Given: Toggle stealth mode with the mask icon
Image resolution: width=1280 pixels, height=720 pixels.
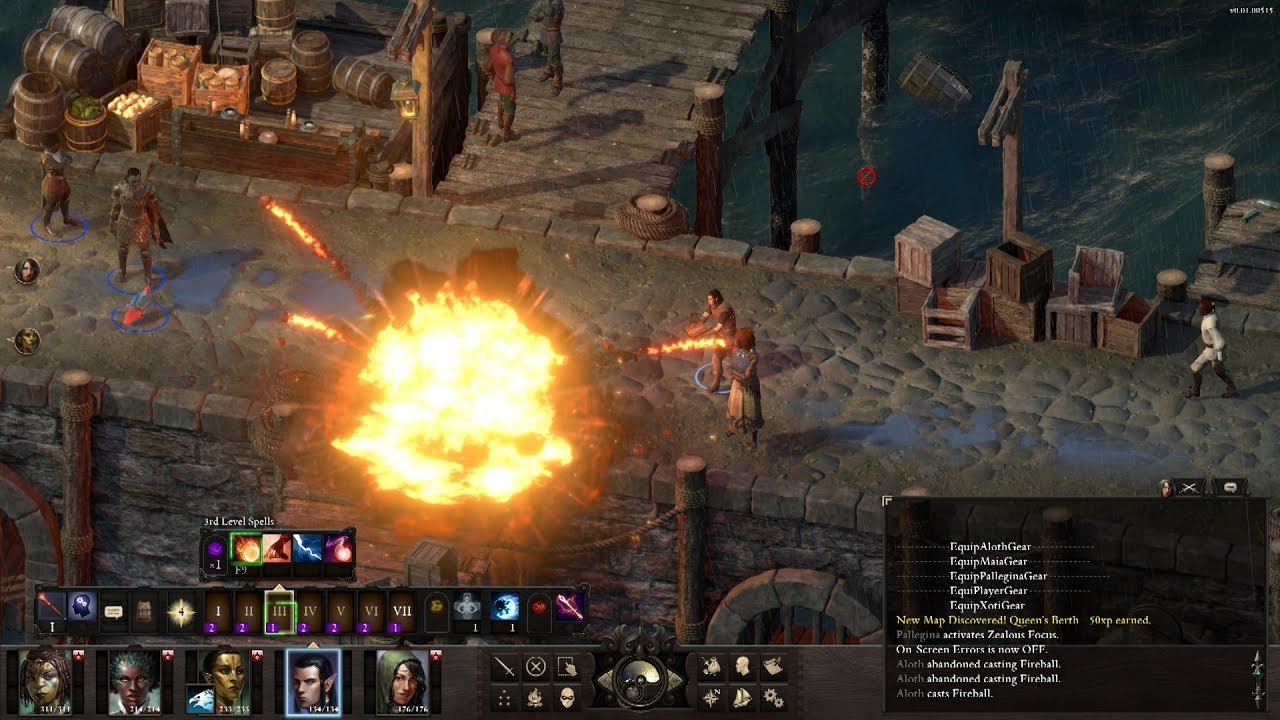Looking at the screenshot, I should (x=566, y=697).
